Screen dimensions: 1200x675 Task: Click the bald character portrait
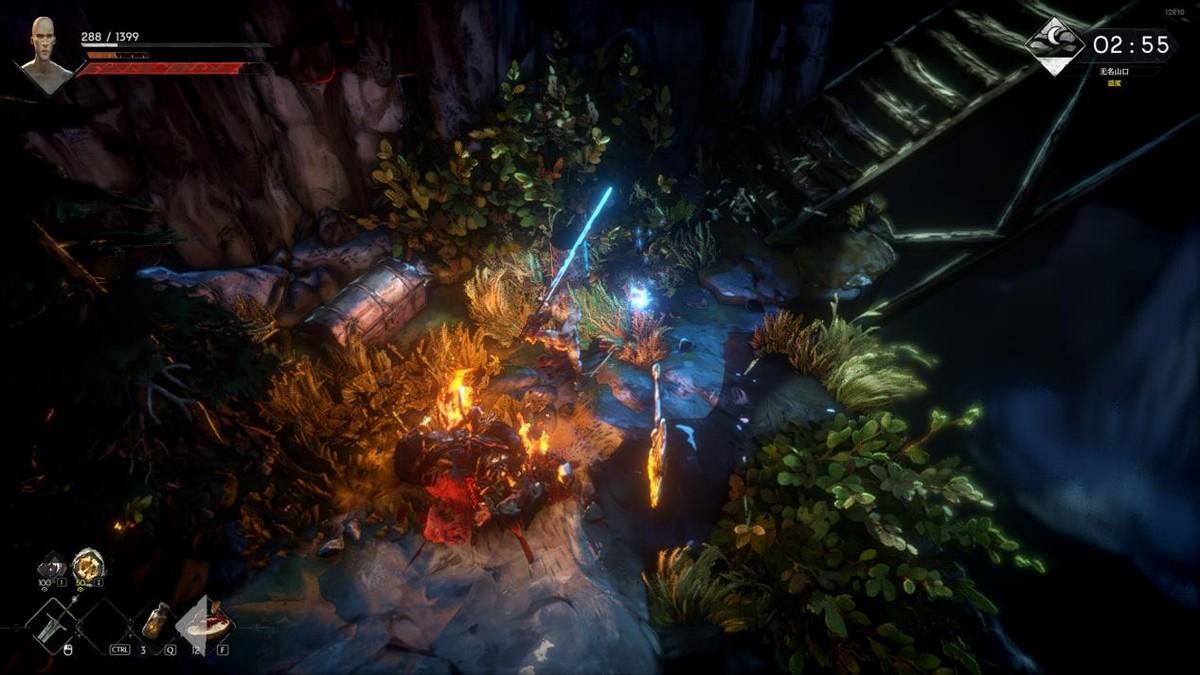click(x=46, y=54)
